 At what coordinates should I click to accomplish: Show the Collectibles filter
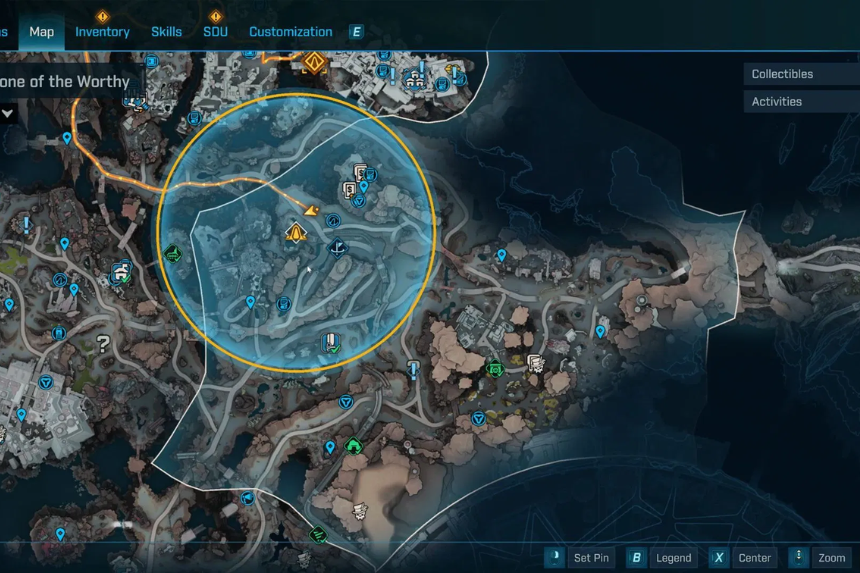coord(782,74)
